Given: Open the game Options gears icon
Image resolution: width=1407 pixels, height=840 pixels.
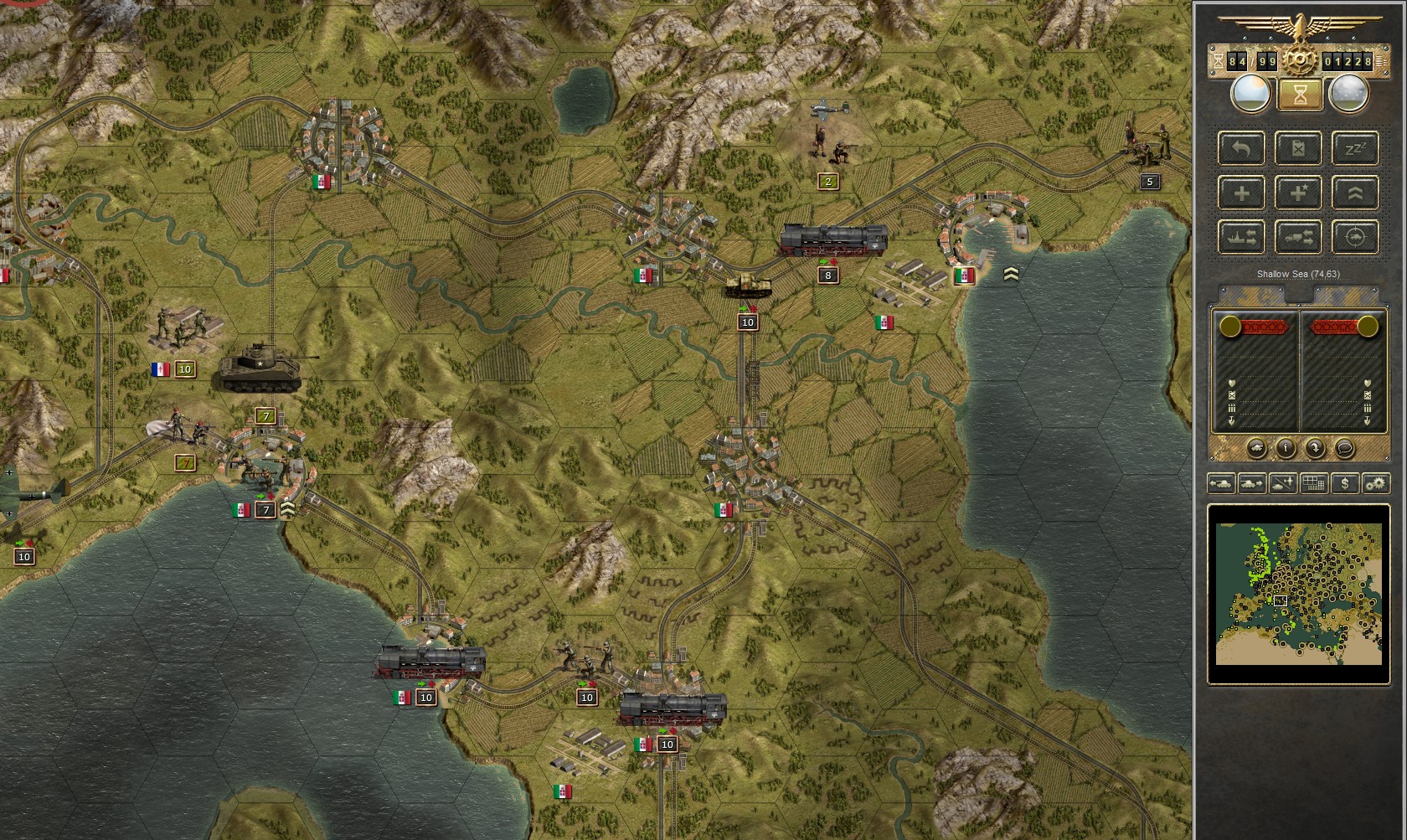Looking at the screenshot, I should (1376, 484).
